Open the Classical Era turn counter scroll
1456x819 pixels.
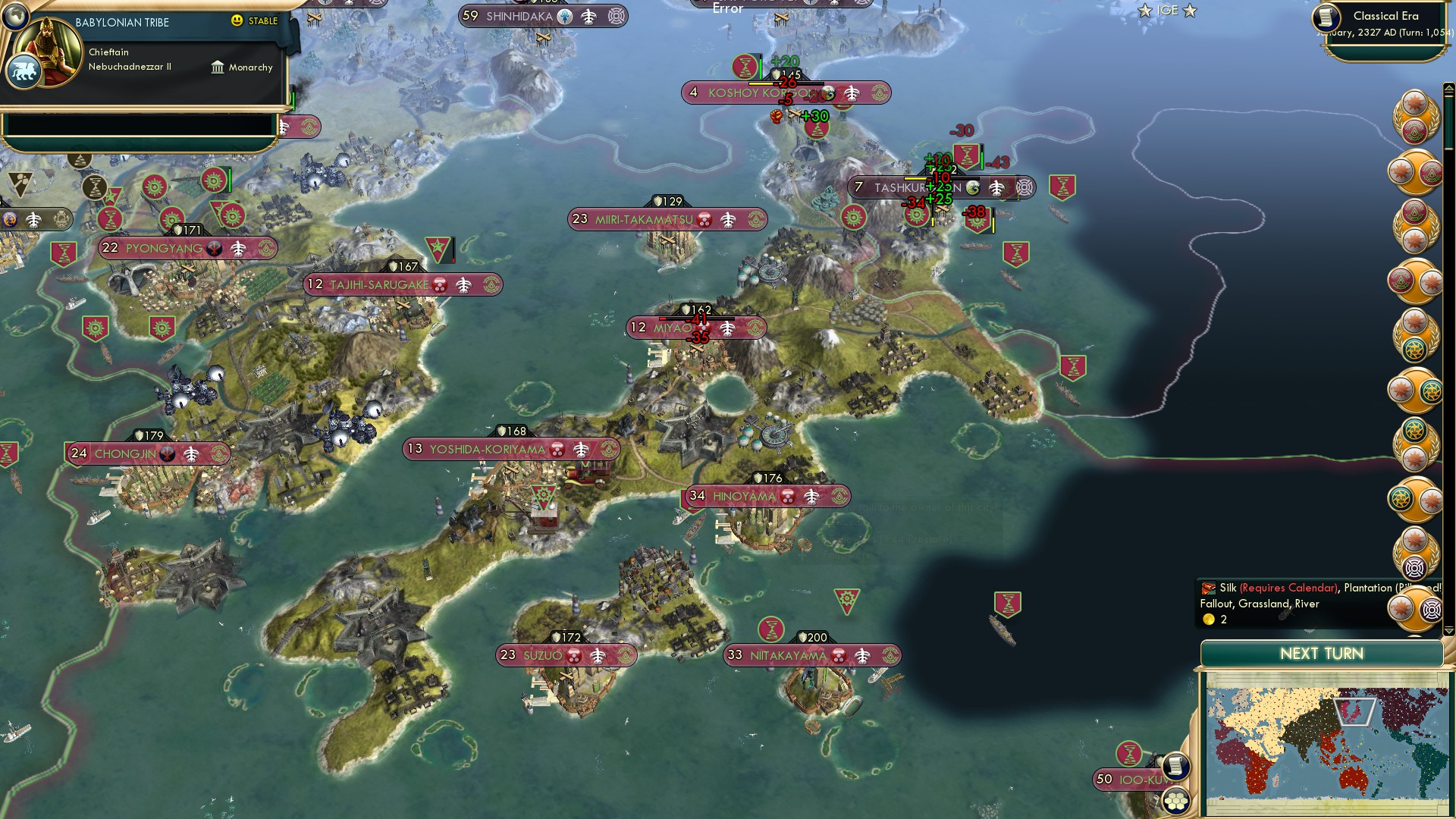click(1328, 17)
